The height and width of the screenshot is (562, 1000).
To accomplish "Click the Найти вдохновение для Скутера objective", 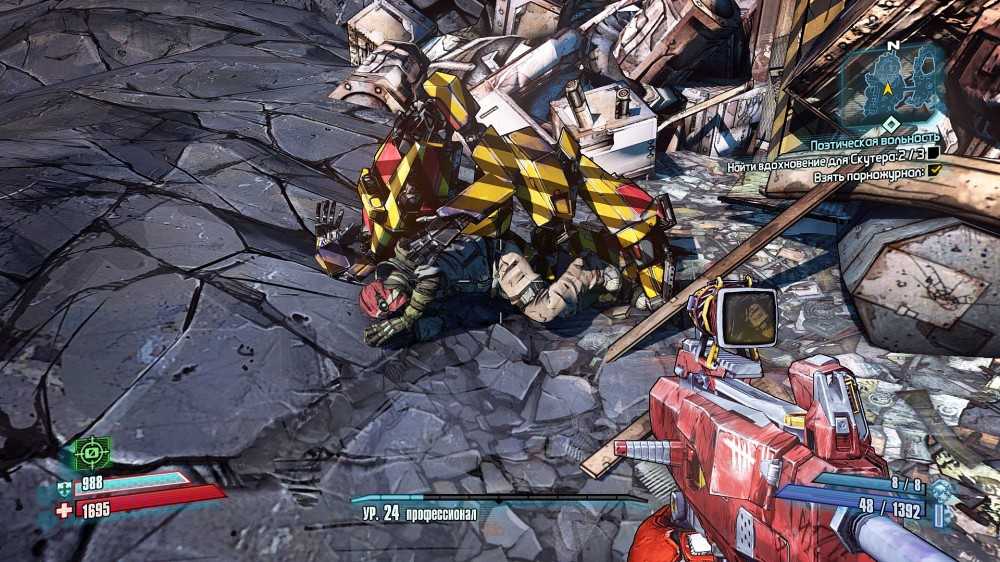I will [825, 153].
